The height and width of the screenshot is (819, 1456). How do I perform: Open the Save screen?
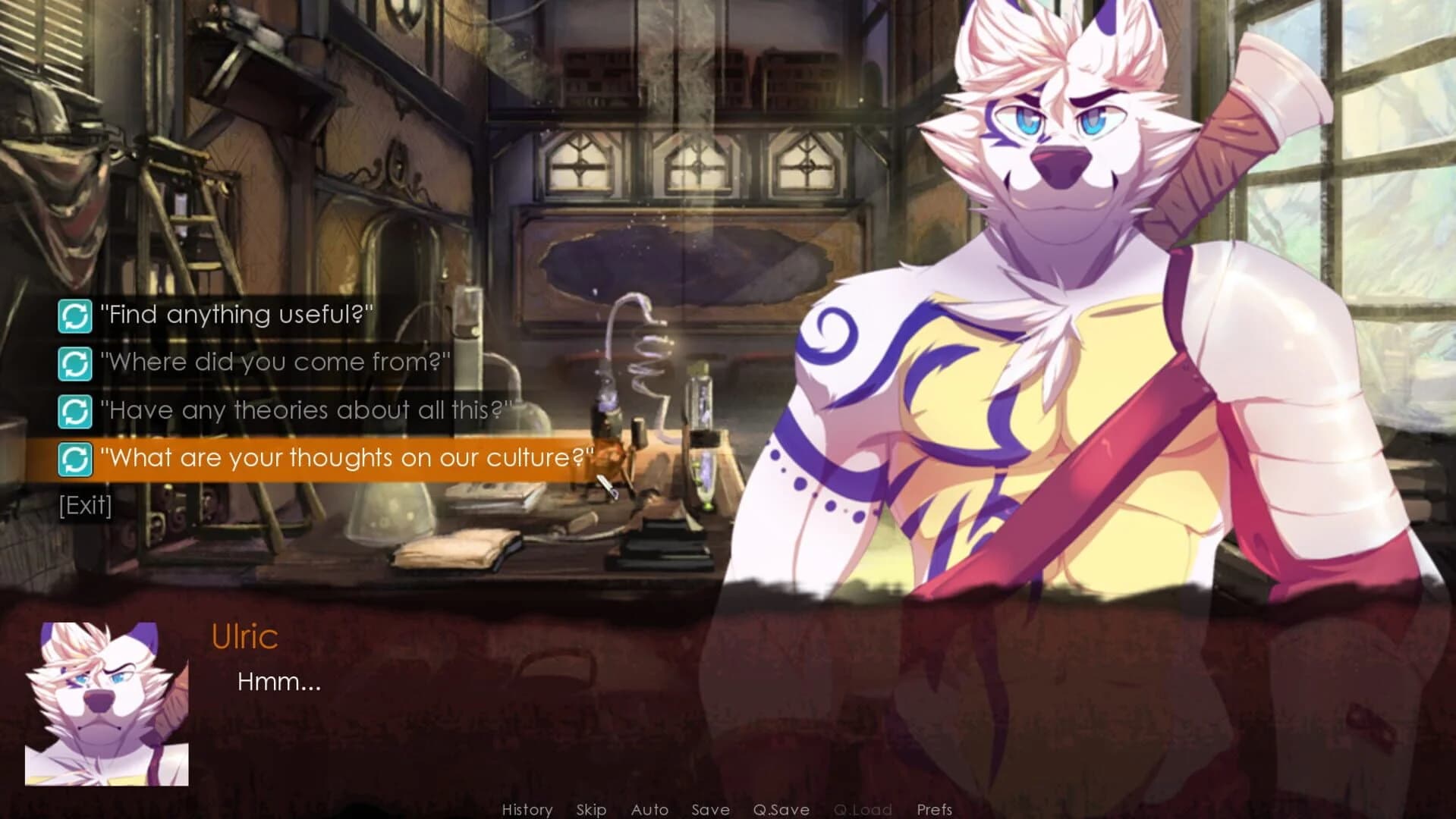tap(710, 809)
